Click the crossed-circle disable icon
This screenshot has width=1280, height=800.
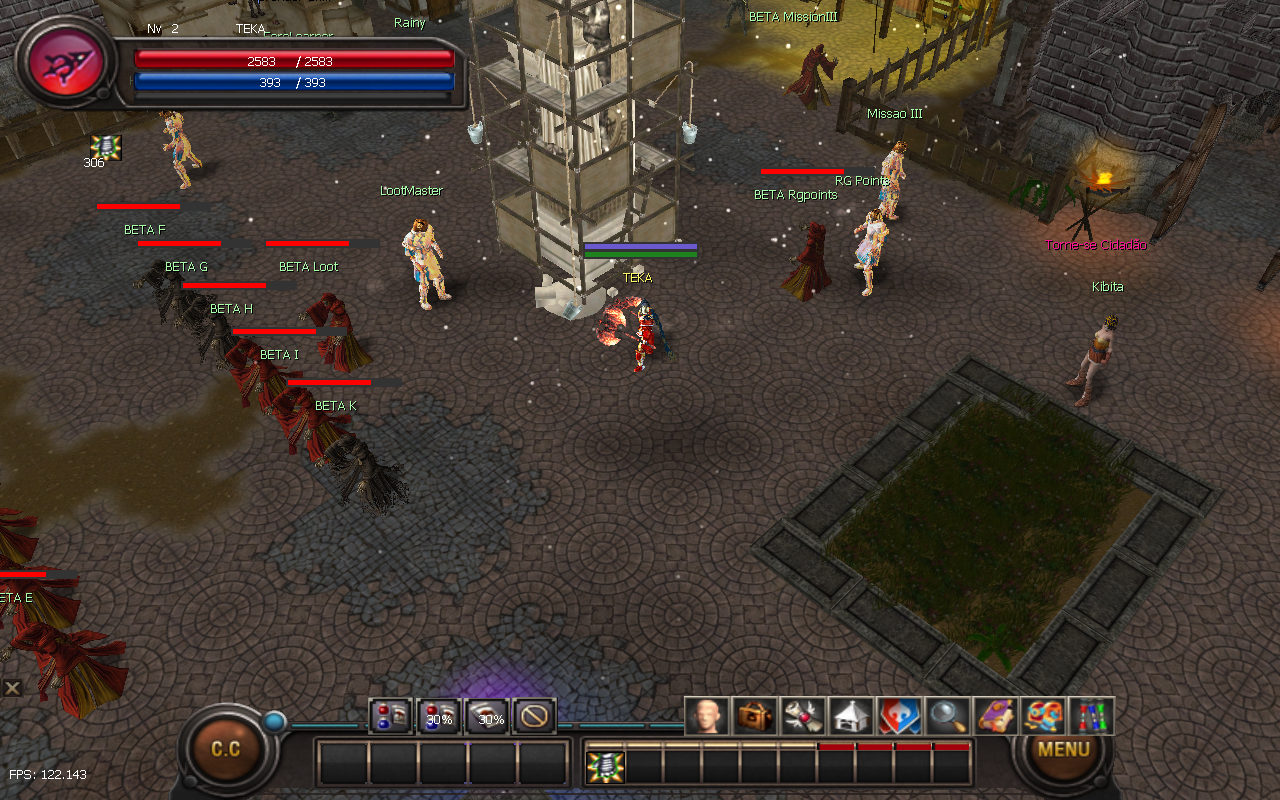pos(535,716)
